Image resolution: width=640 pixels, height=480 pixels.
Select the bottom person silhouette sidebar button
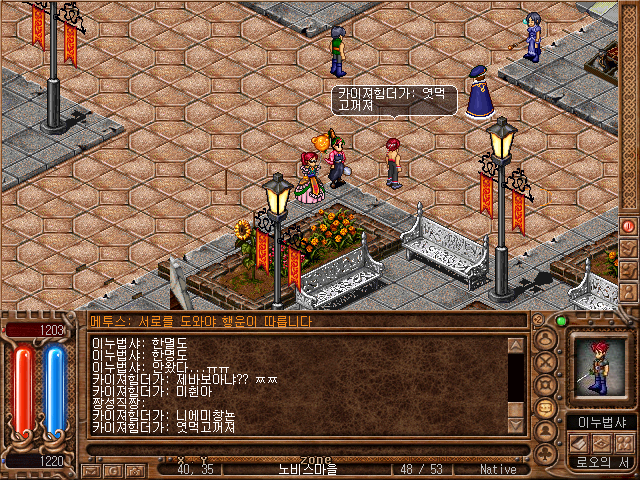tap(629, 290)
